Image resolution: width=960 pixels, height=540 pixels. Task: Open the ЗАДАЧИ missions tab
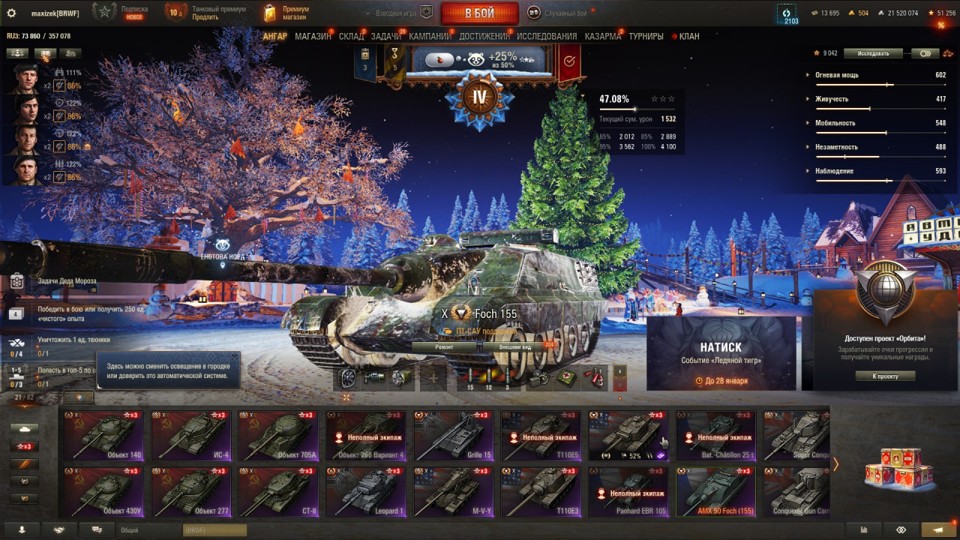[x=387, y=37]
